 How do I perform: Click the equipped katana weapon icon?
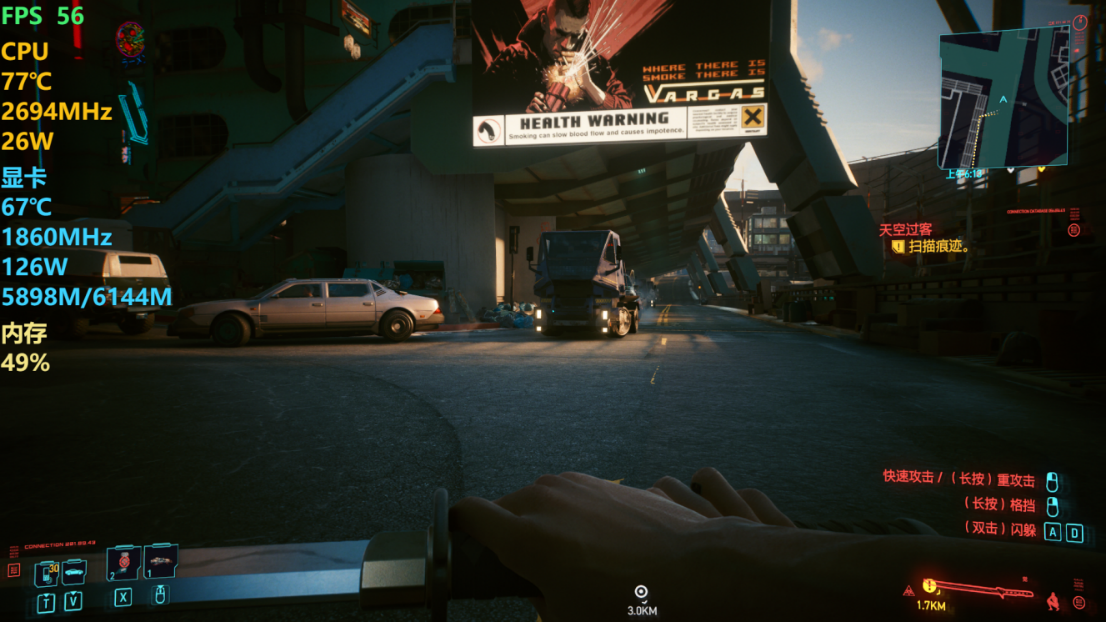[x=986, y=589]
